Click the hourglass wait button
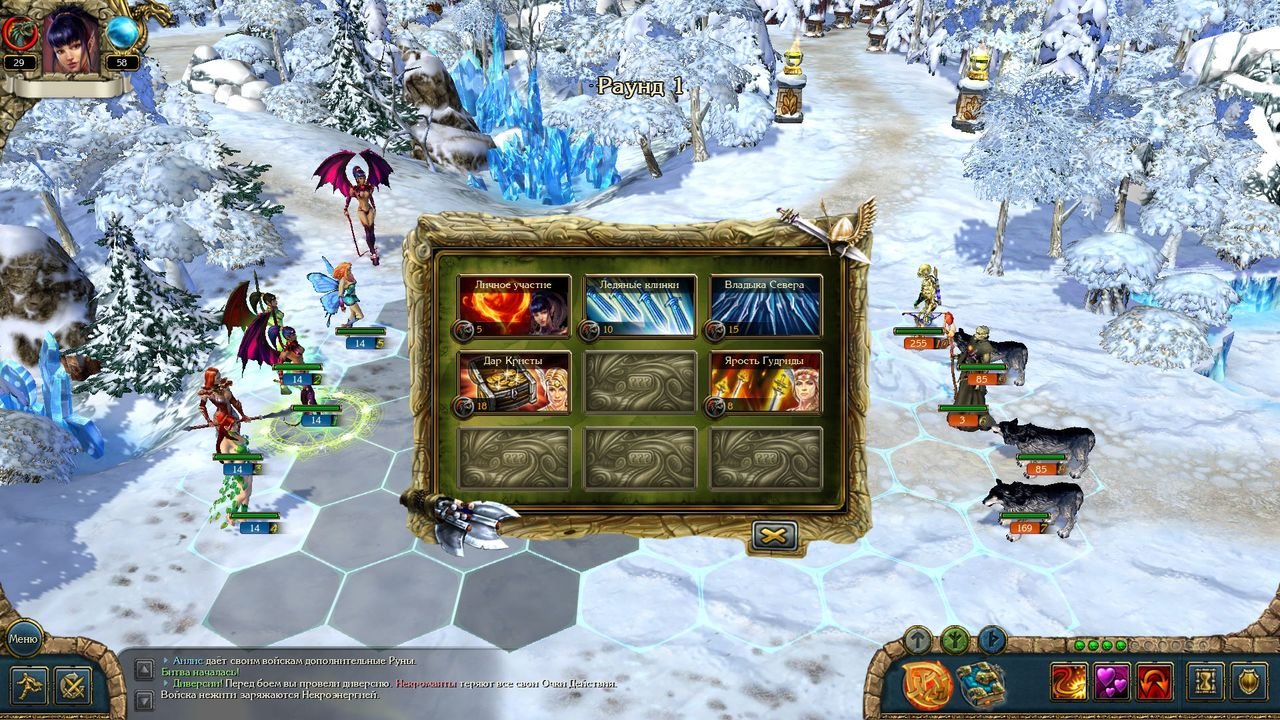Screen dimensions: 1280x720 (1205, 682)
